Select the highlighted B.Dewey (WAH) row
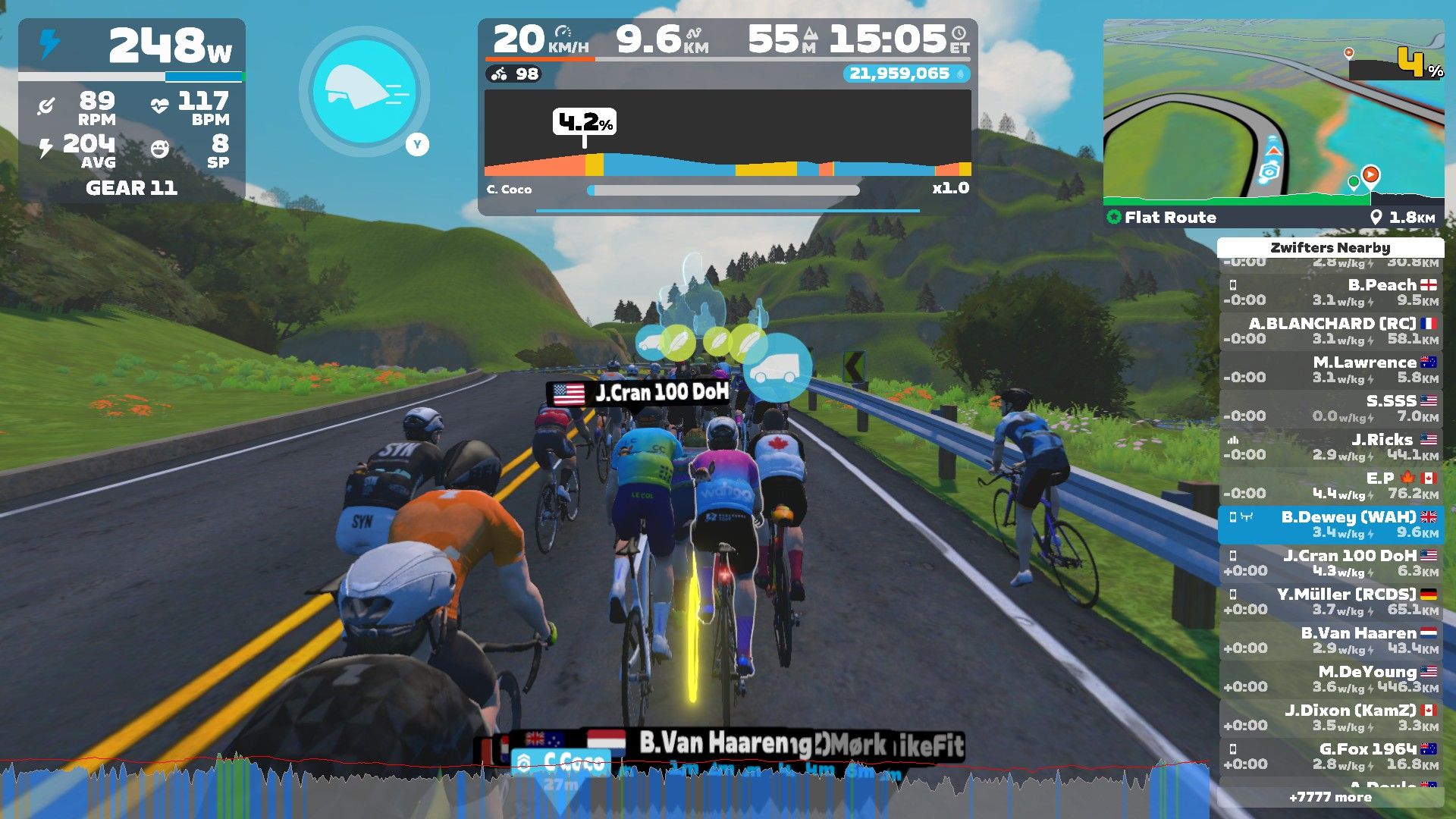The image size is (1456, 819). coord(1331,525)
